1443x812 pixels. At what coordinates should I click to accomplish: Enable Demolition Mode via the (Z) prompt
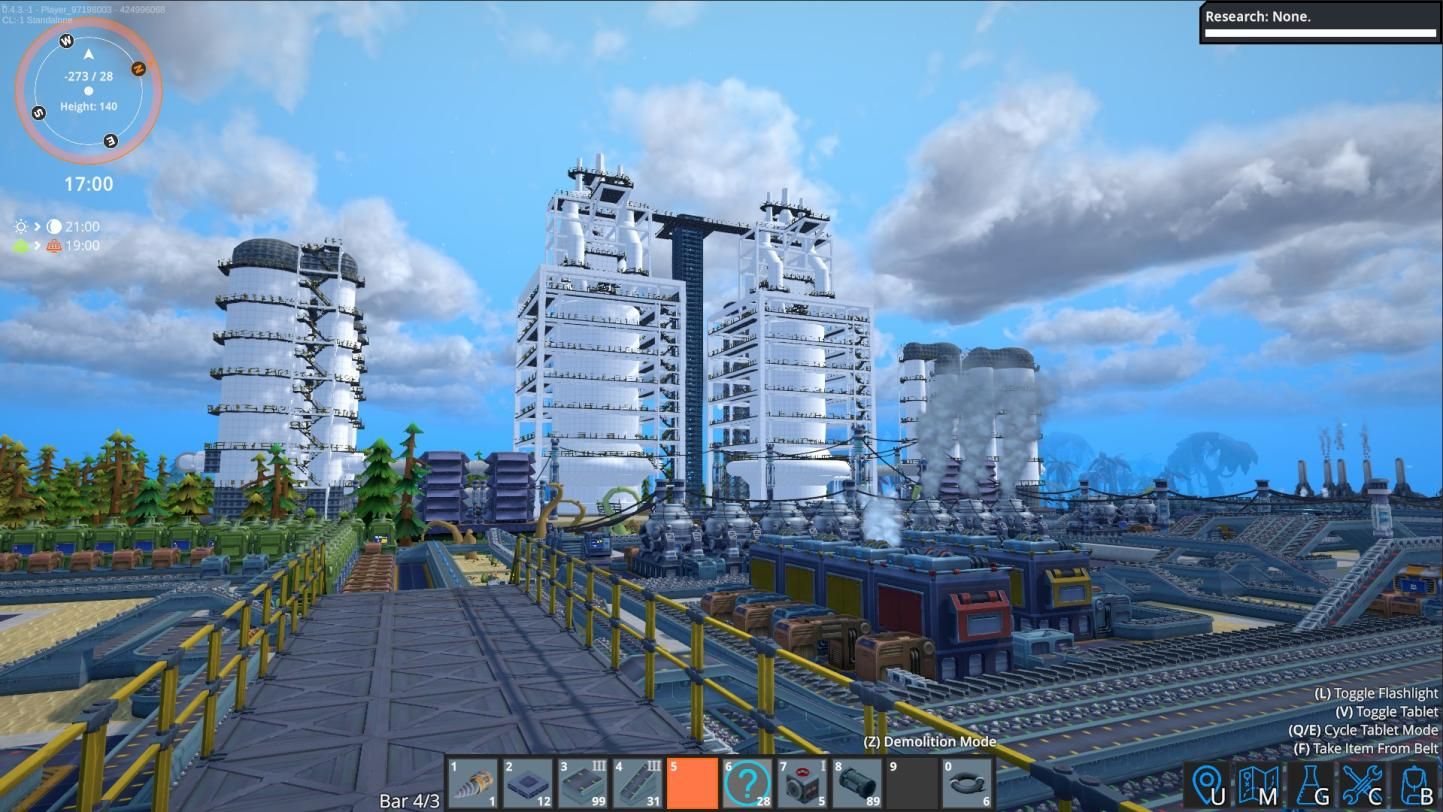click(930, 742)
